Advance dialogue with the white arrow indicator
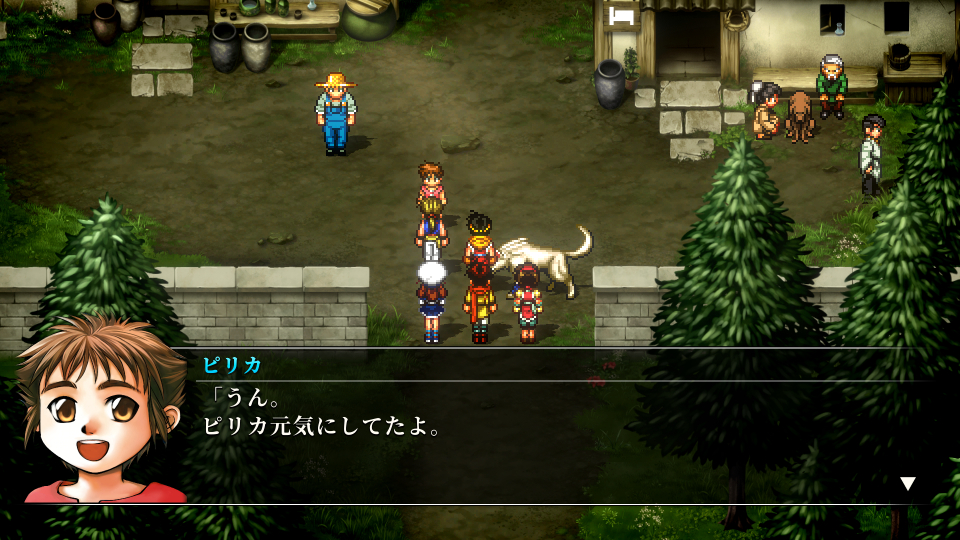 coord(907,484)
